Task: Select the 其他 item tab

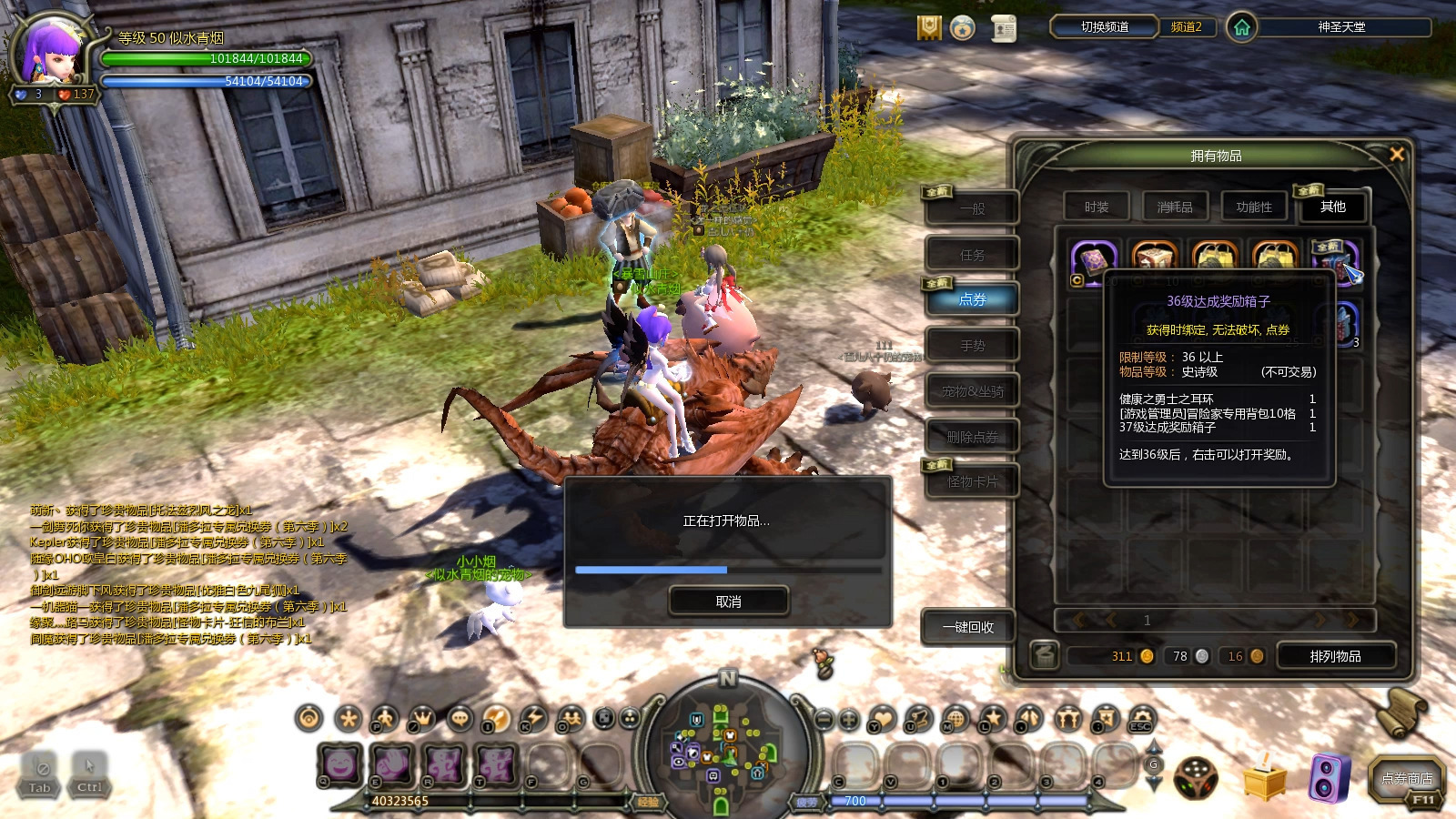Action: [x=1332, y=207]
